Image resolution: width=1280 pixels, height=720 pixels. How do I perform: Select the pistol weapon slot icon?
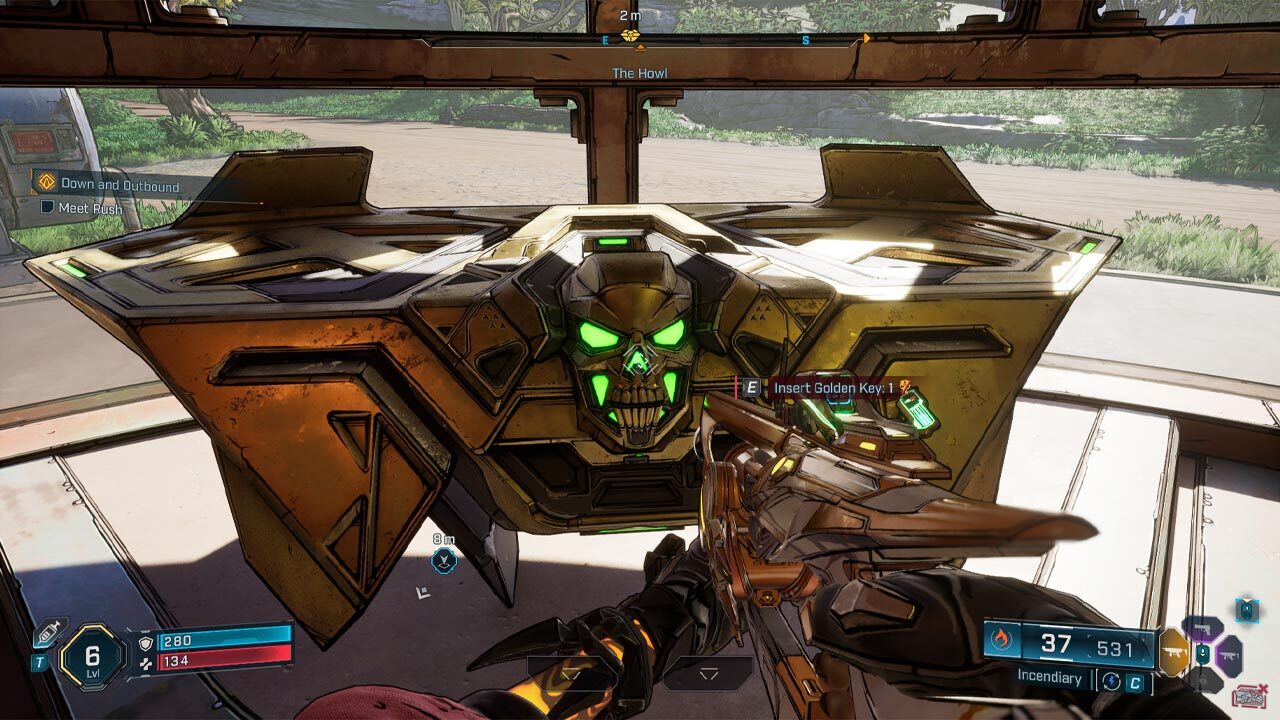click(1203, 629)
